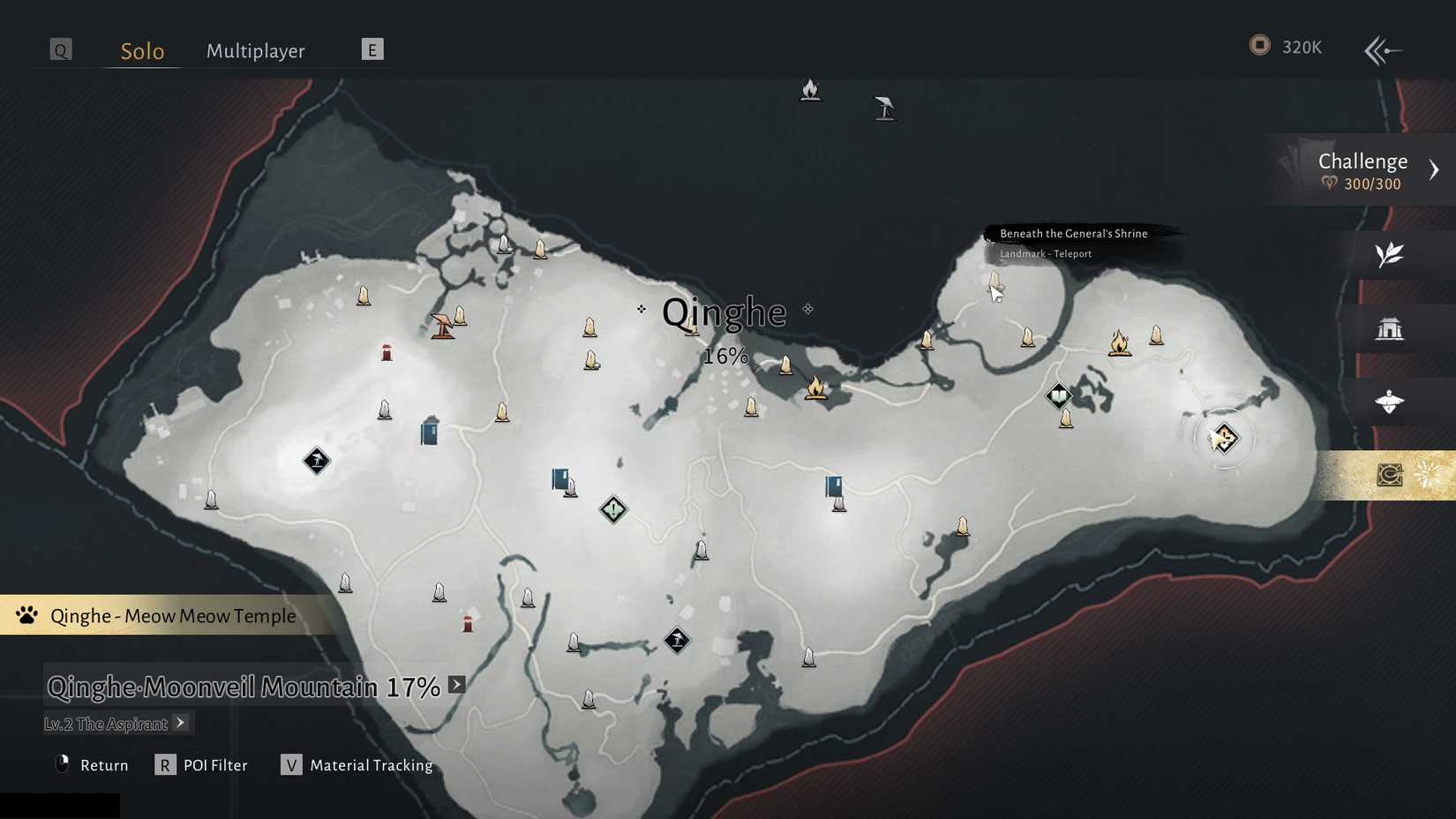1456x819 pixels.
Task: Open Lv.2 The Aspirant details
Action: click(x=116, y=724)
